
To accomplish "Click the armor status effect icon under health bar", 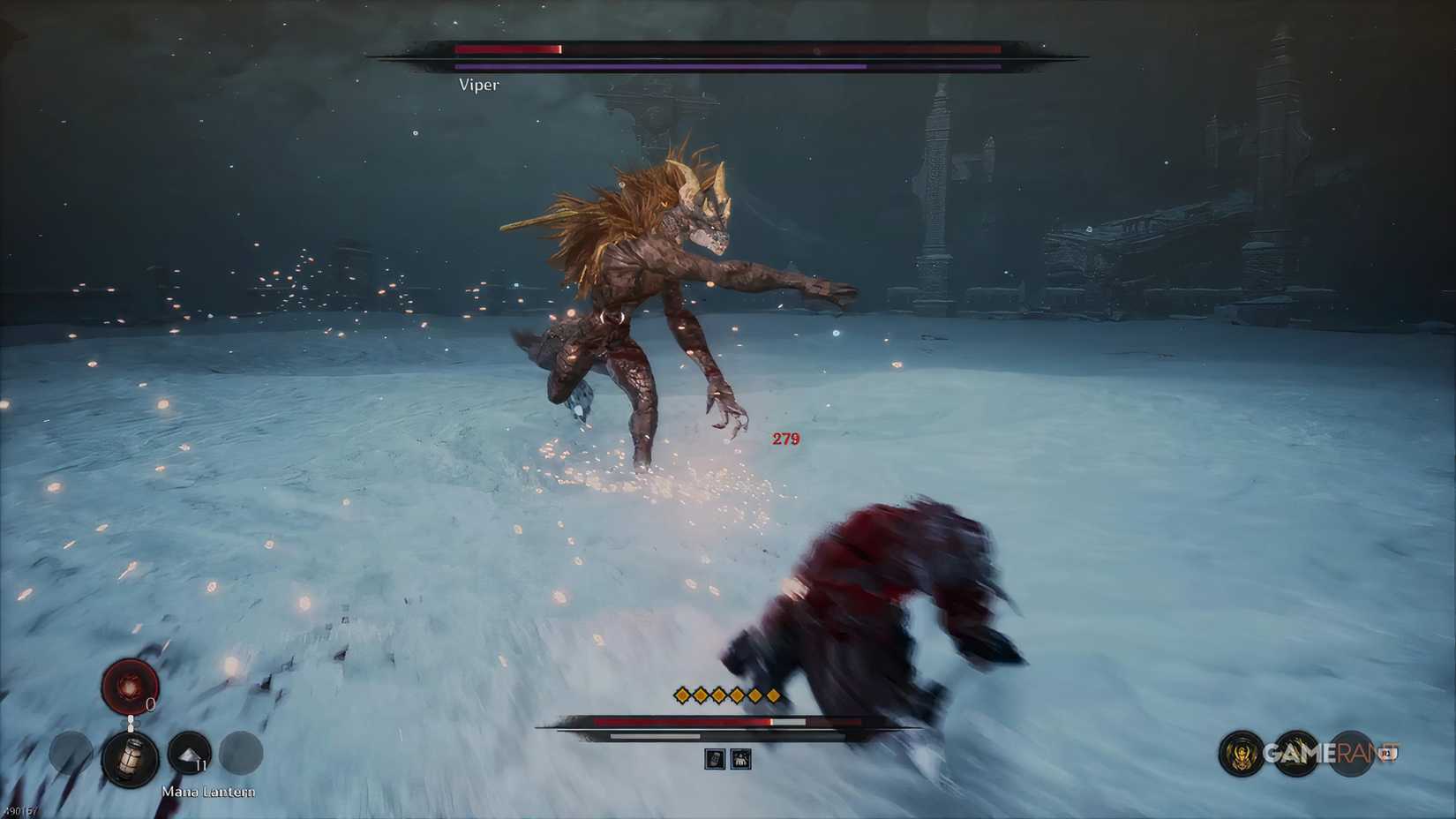I will 740,758.
